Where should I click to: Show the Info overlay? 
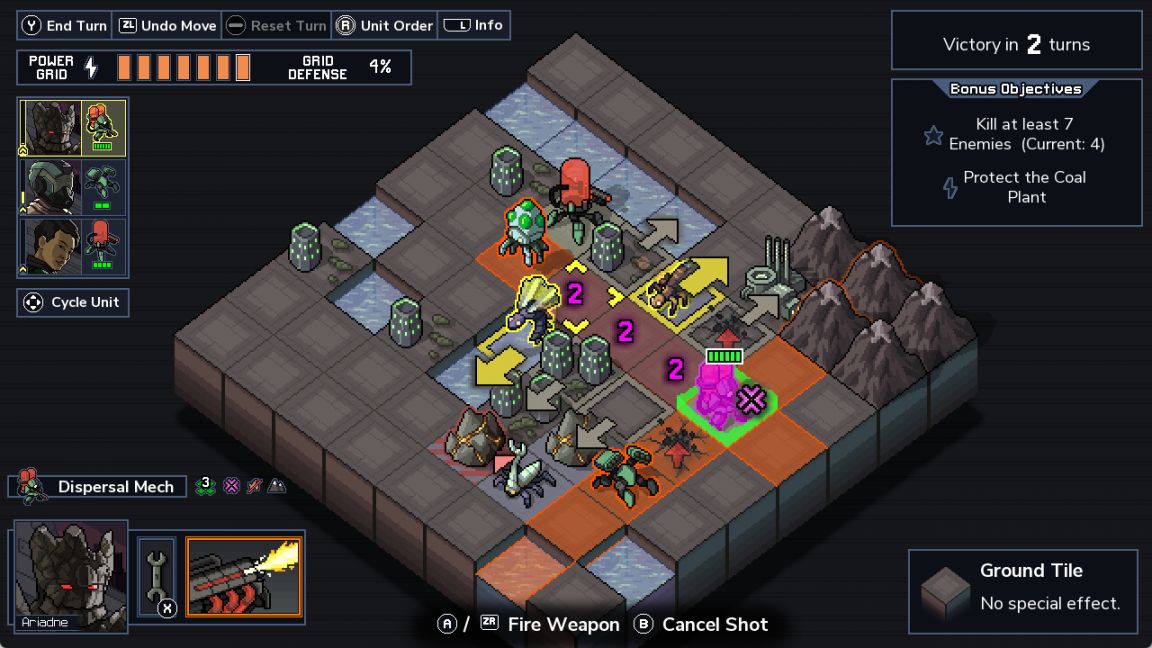[x=473, y=26]
